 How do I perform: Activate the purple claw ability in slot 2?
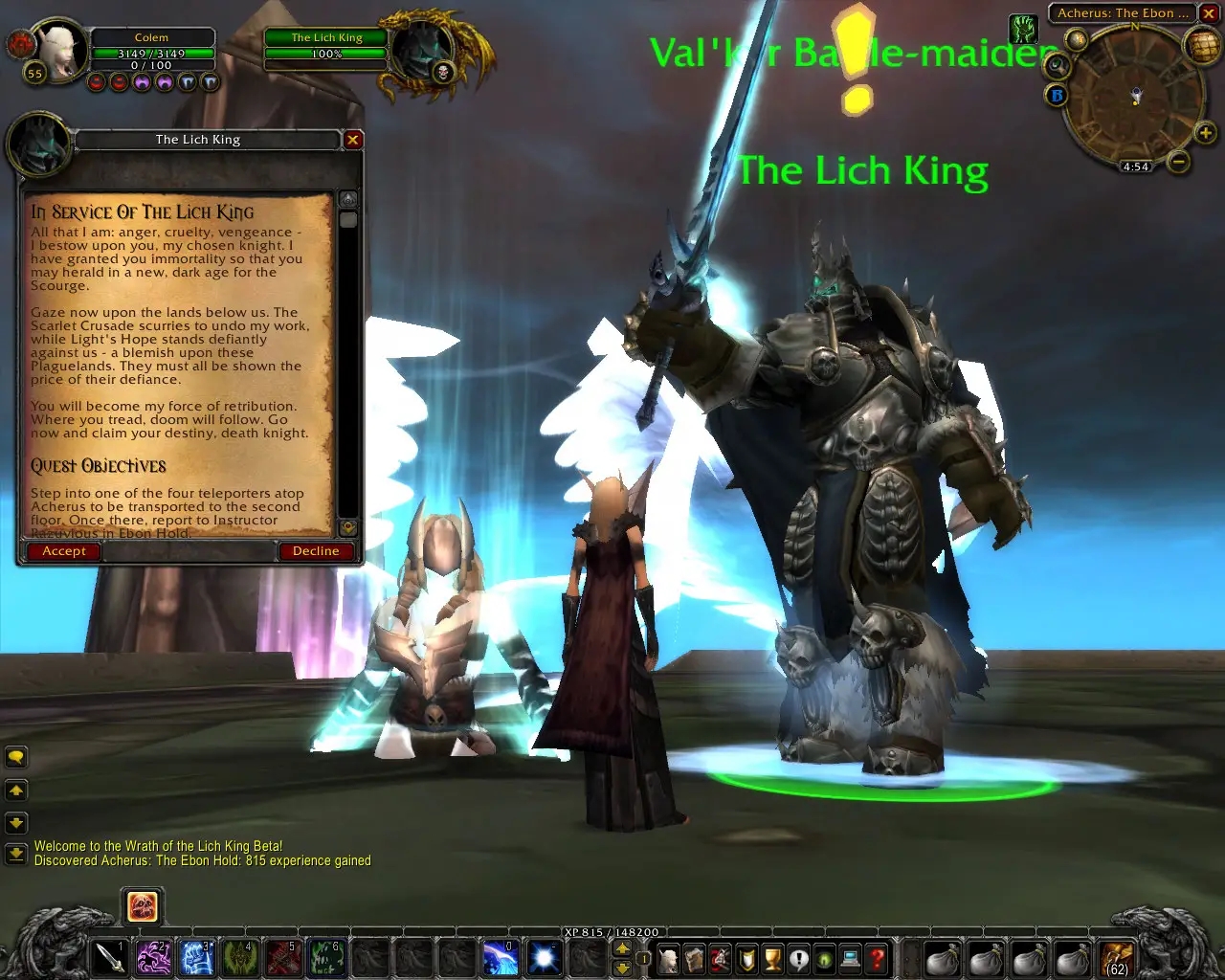153,957
